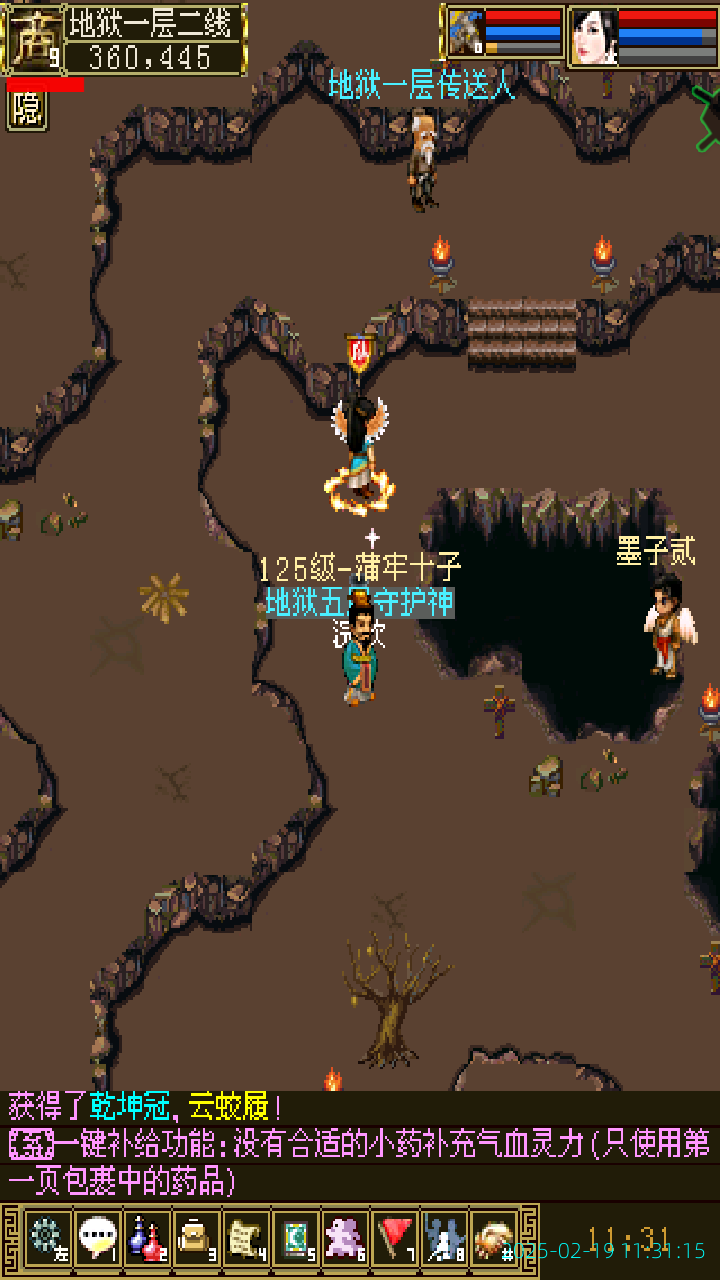The height and width of the screenshot is (1280, 720).
Task: Click the system chat message log
Action: point(360,1146)
